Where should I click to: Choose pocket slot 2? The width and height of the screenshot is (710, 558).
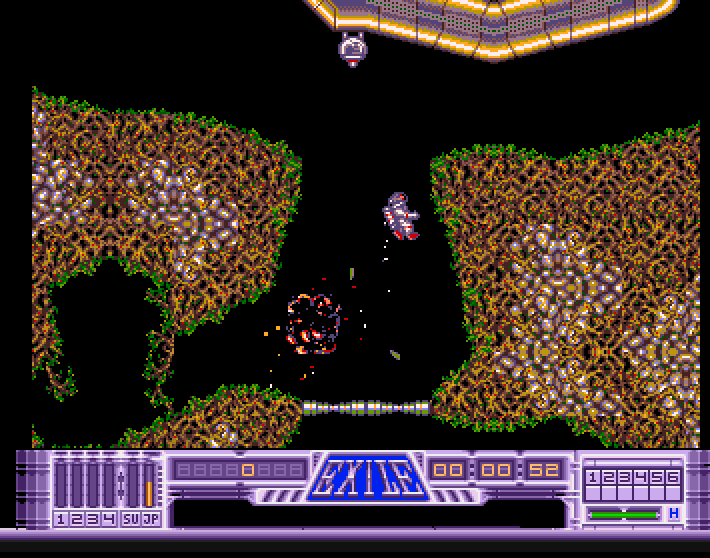[609, 478]
